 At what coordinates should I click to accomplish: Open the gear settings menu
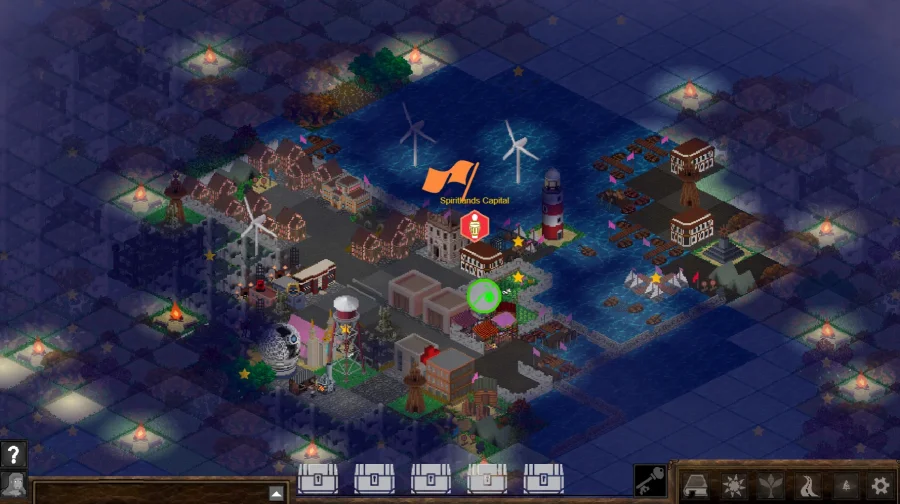coord(880,486)
